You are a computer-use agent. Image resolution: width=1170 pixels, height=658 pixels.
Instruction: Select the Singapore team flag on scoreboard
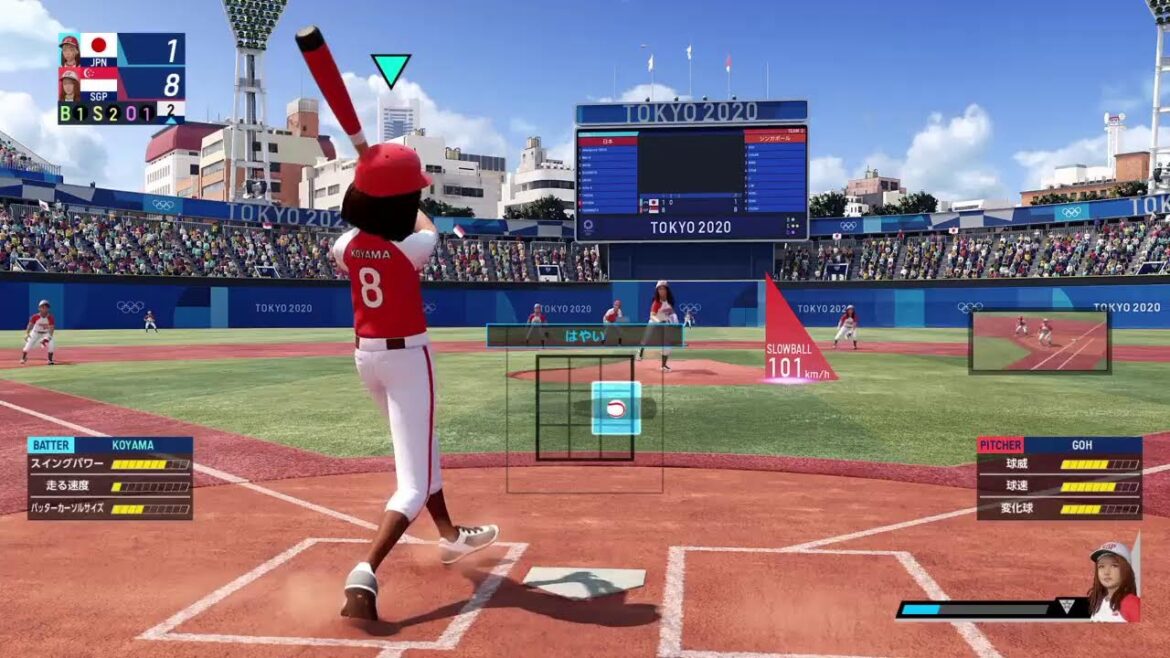coord(98,79)
